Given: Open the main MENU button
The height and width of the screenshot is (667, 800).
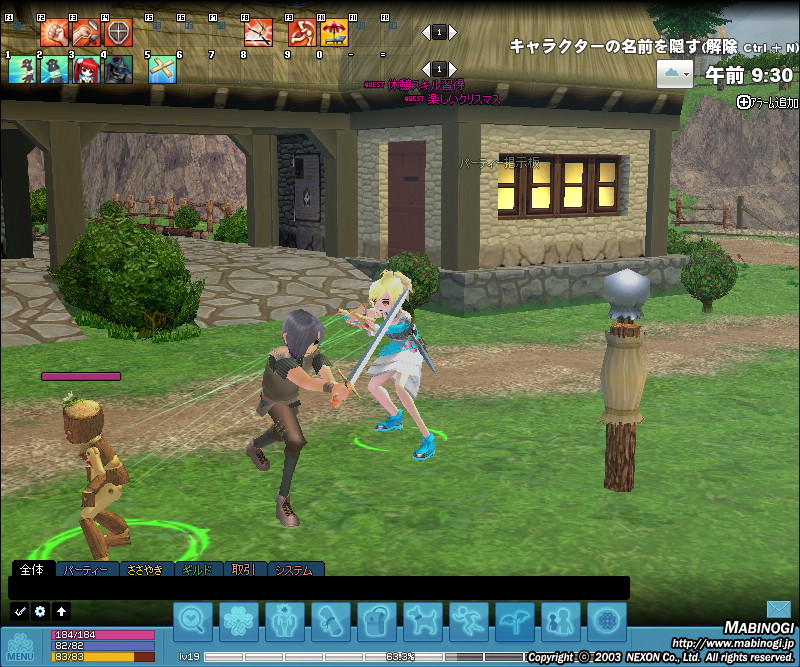Looking at the screenshot, I should pos(21,646).
